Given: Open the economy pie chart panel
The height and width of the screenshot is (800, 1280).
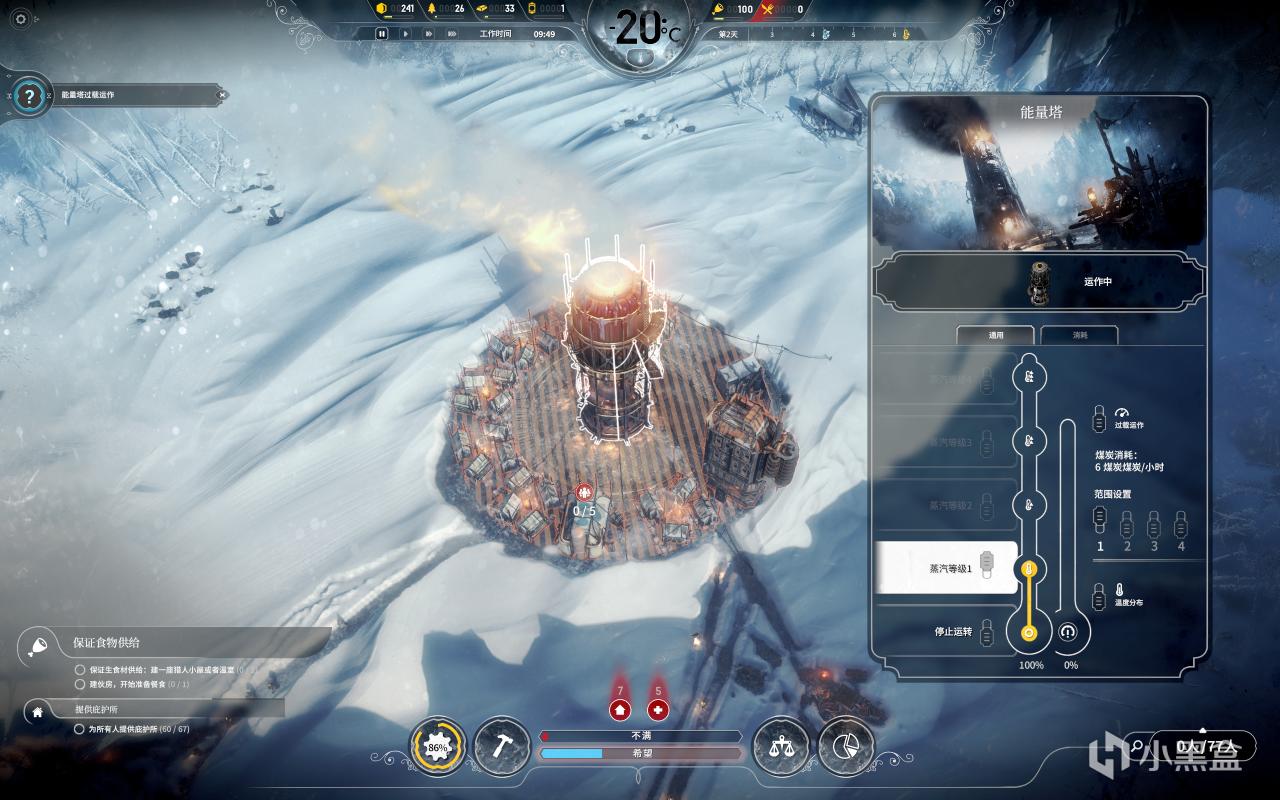Looking at the screenshot, I should (x=846, y=746).
